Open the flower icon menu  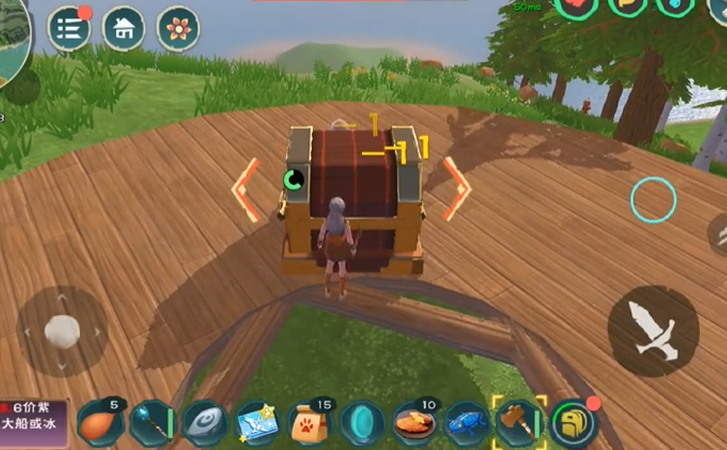pos(179,28)
